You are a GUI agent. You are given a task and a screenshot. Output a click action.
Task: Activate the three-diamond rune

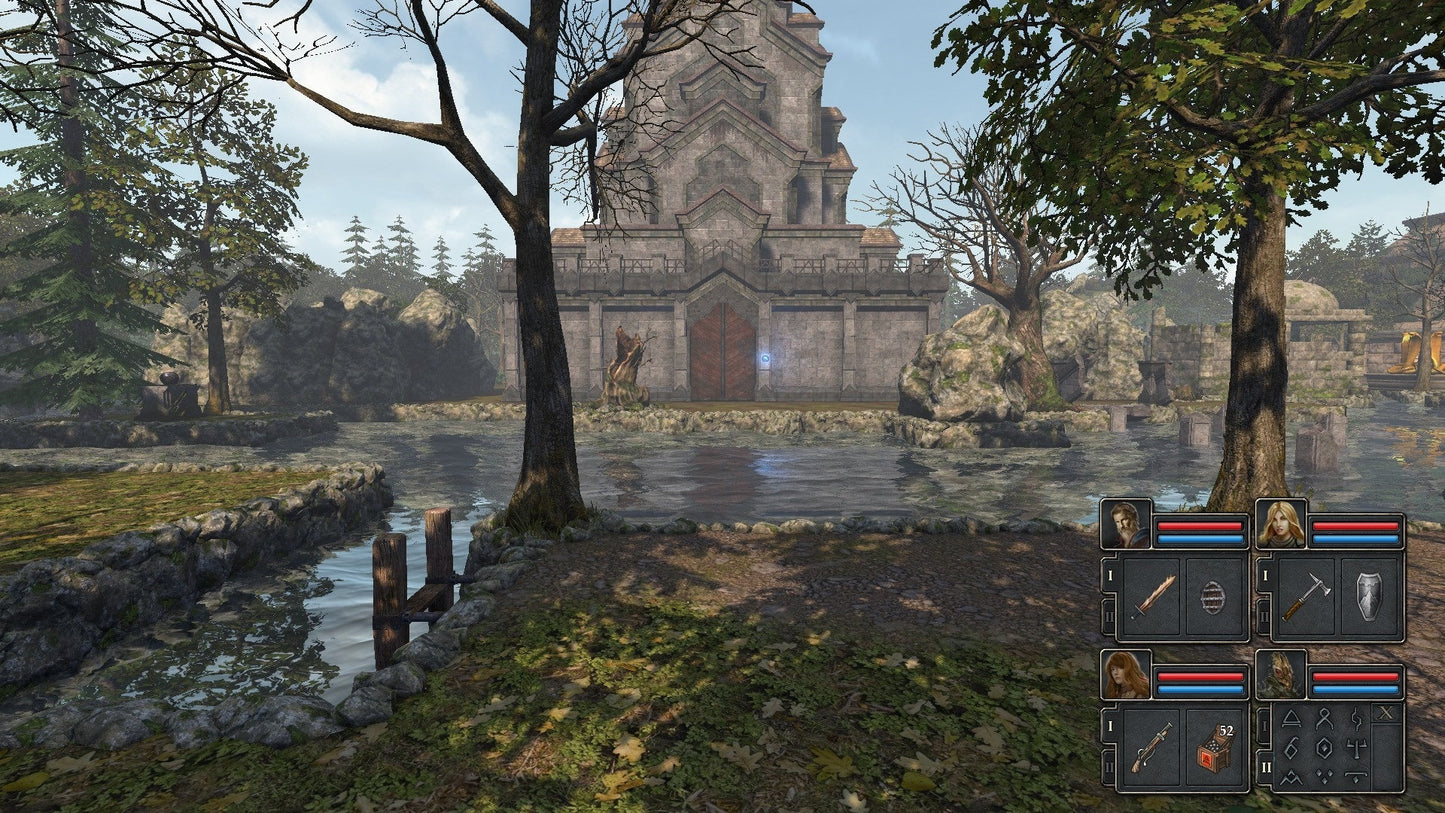[x=1324, y=775]
